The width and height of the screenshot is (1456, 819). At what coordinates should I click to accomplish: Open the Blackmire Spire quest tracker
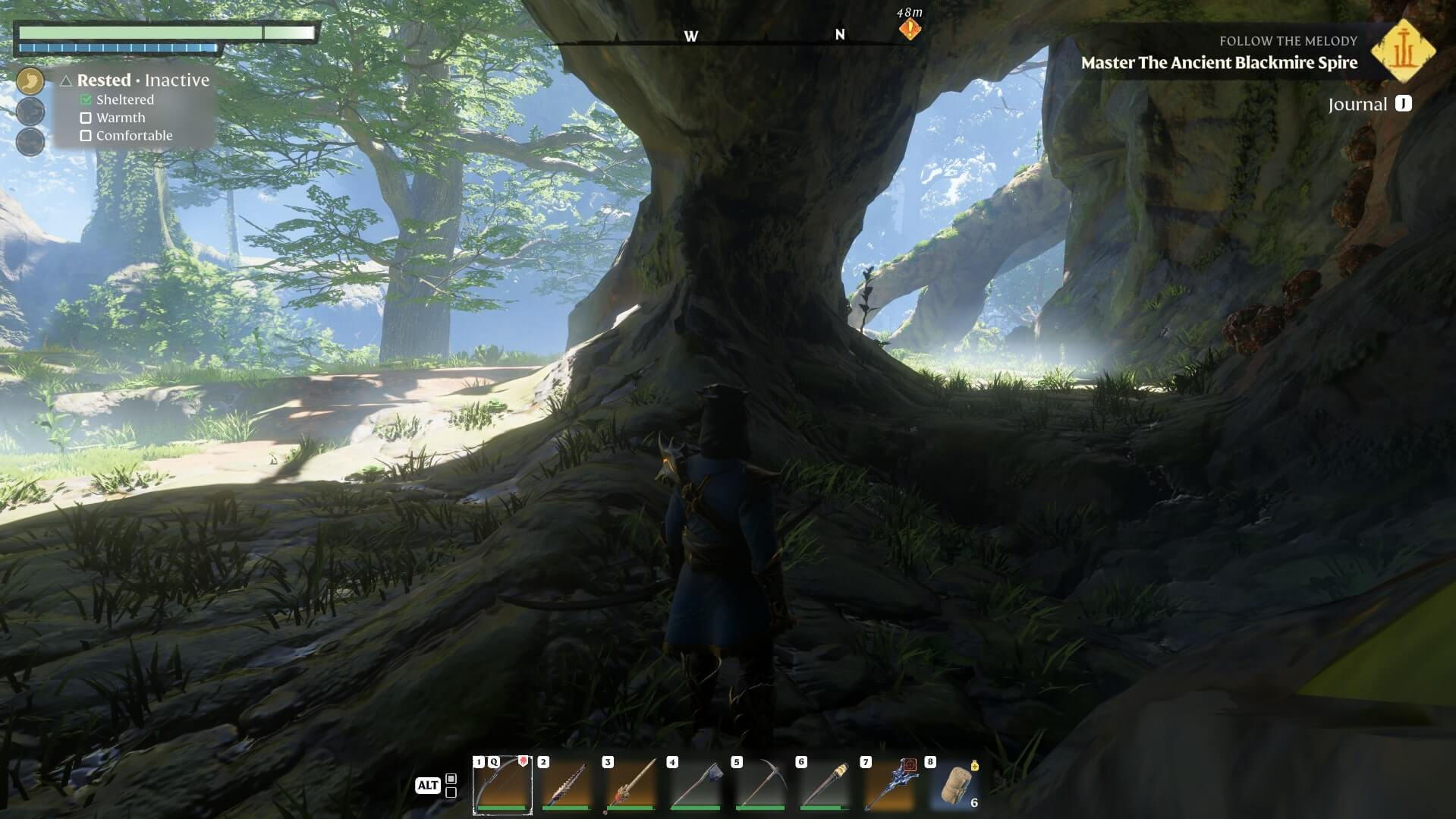tap(1219, 63)
